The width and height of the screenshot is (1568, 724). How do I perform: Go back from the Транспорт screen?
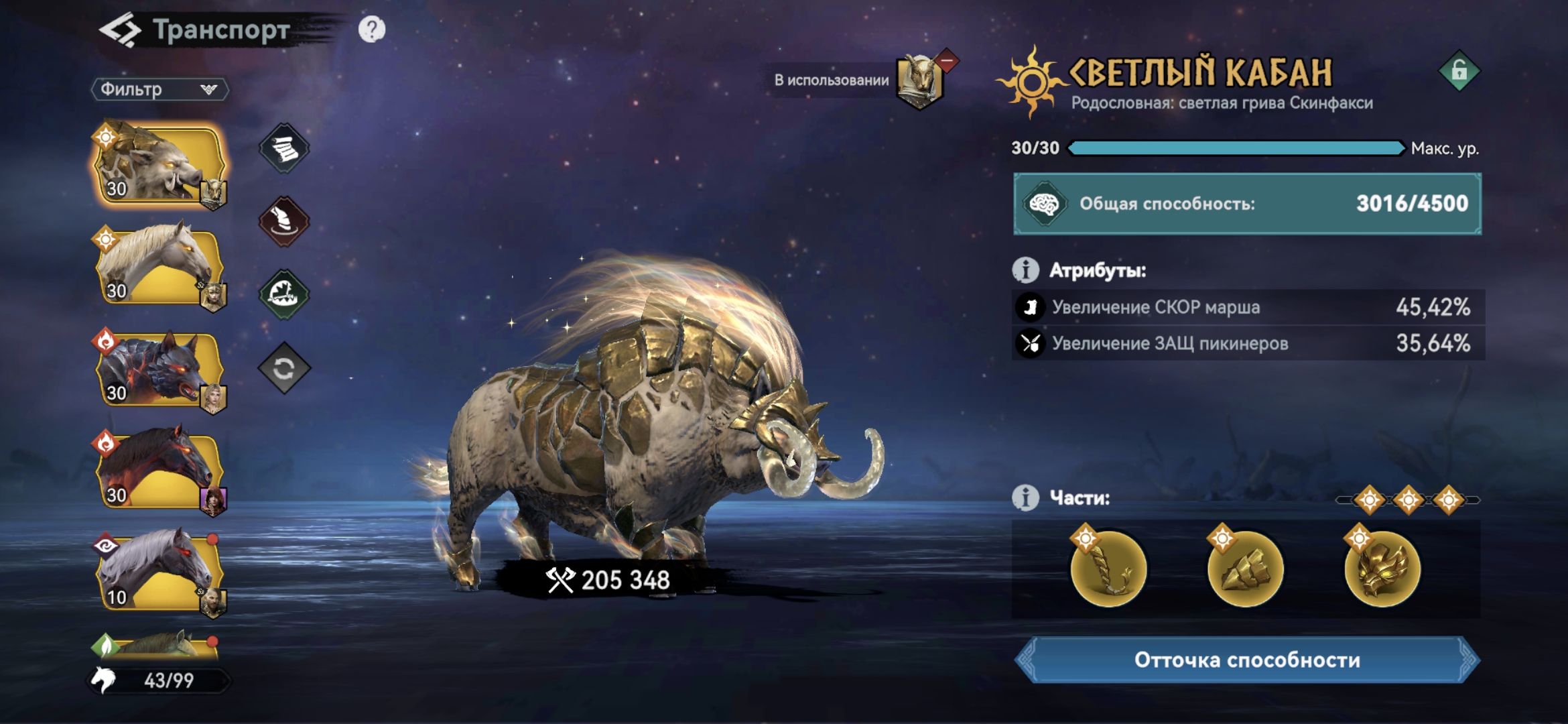(120, 30)
